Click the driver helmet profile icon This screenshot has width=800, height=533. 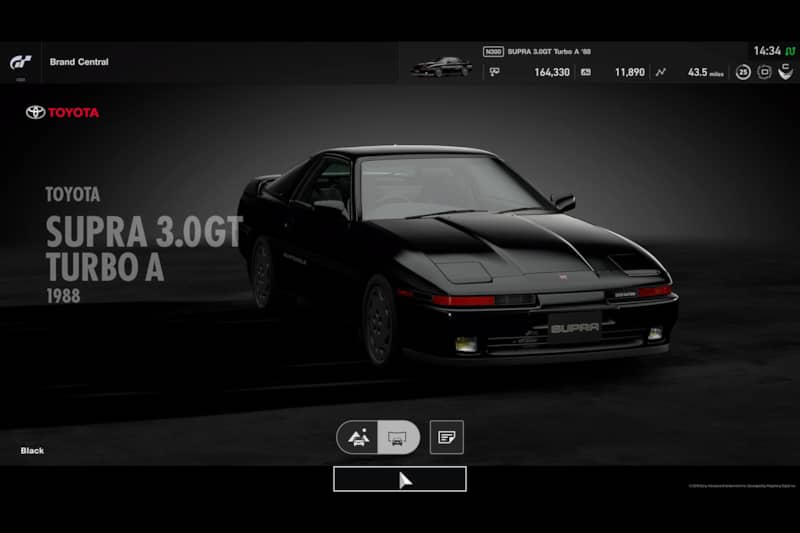(786, 72)
